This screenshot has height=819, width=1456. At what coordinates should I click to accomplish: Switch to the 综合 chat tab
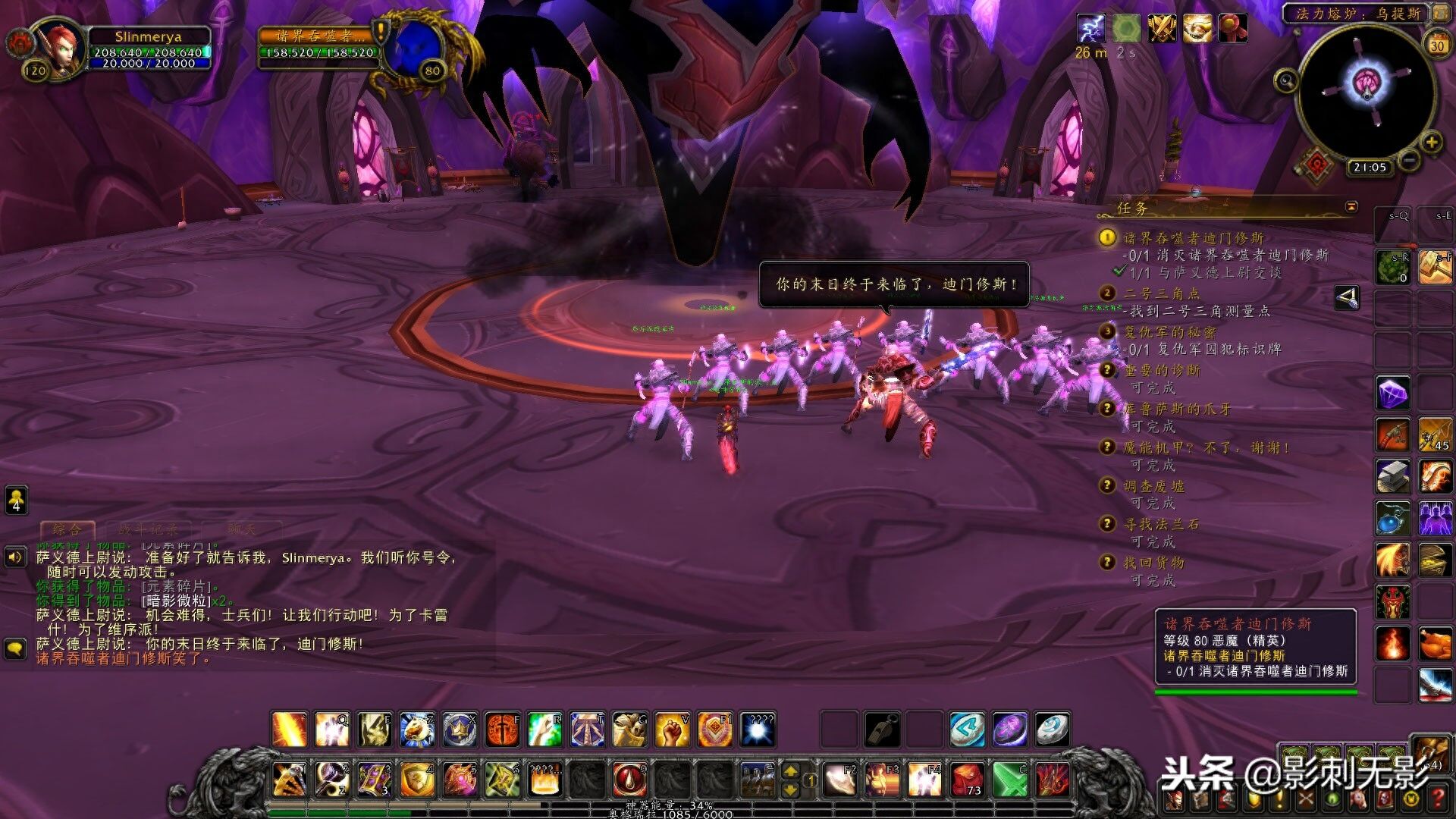point(67,529)
